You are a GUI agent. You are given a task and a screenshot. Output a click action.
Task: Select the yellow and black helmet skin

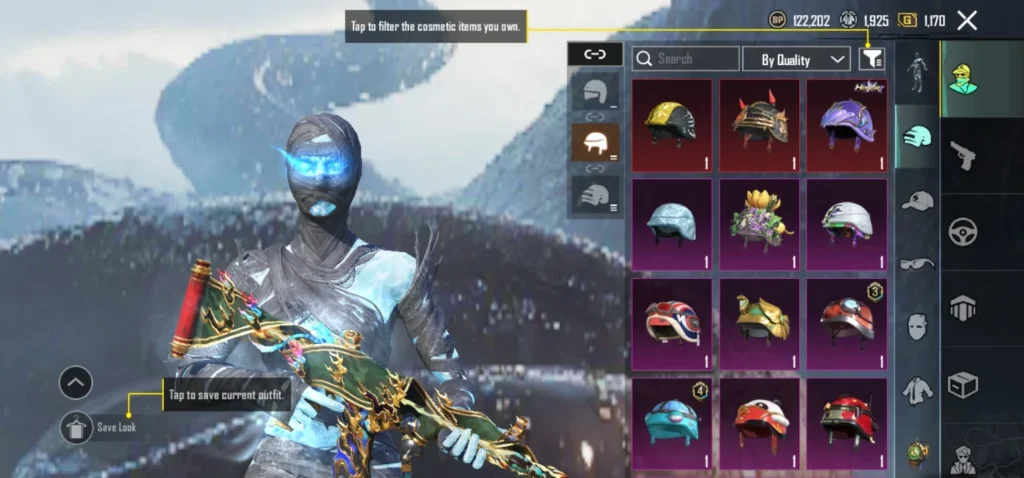[x=672, y=125]
